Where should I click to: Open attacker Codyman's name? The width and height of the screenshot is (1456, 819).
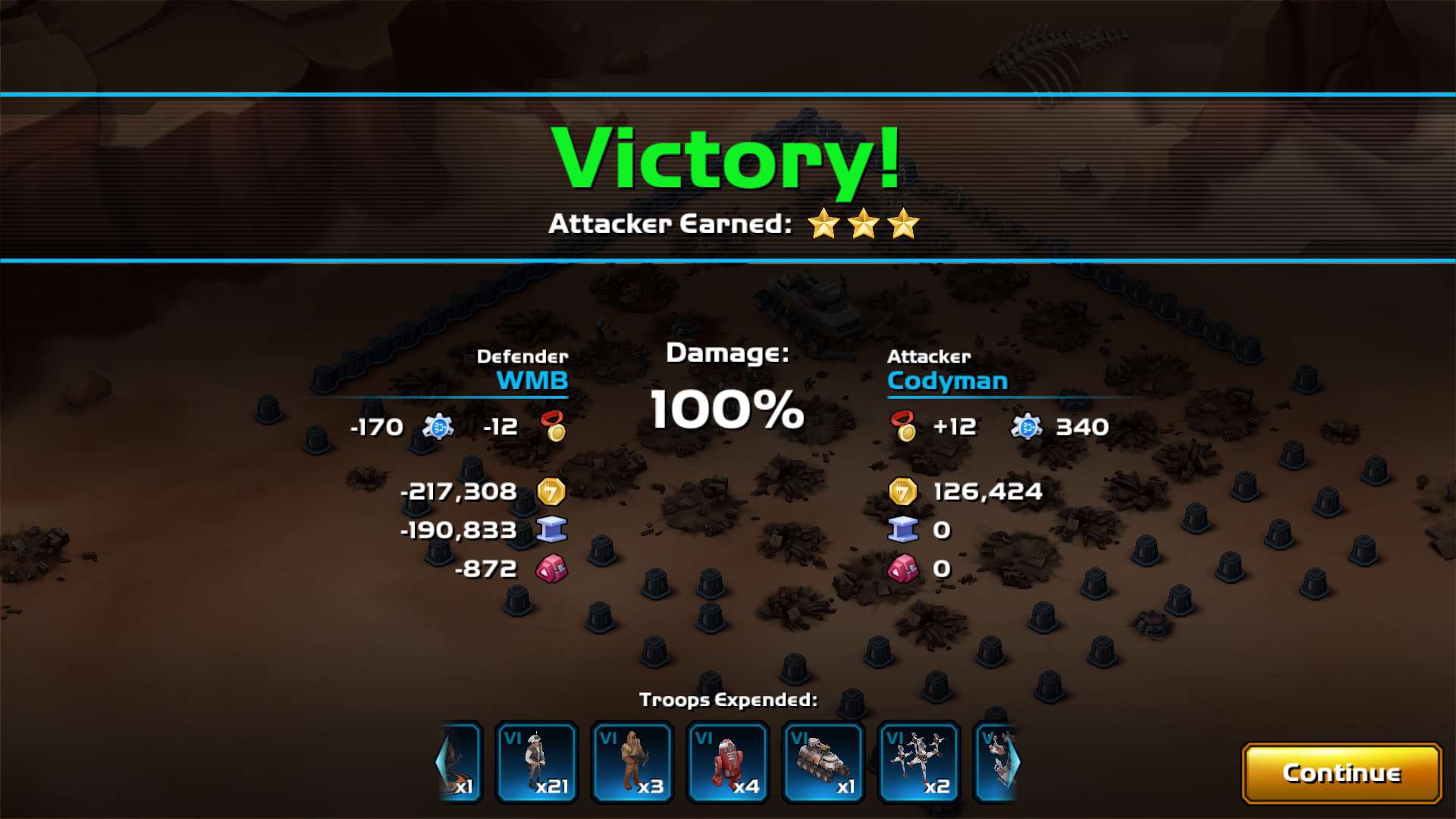point(947,381)
